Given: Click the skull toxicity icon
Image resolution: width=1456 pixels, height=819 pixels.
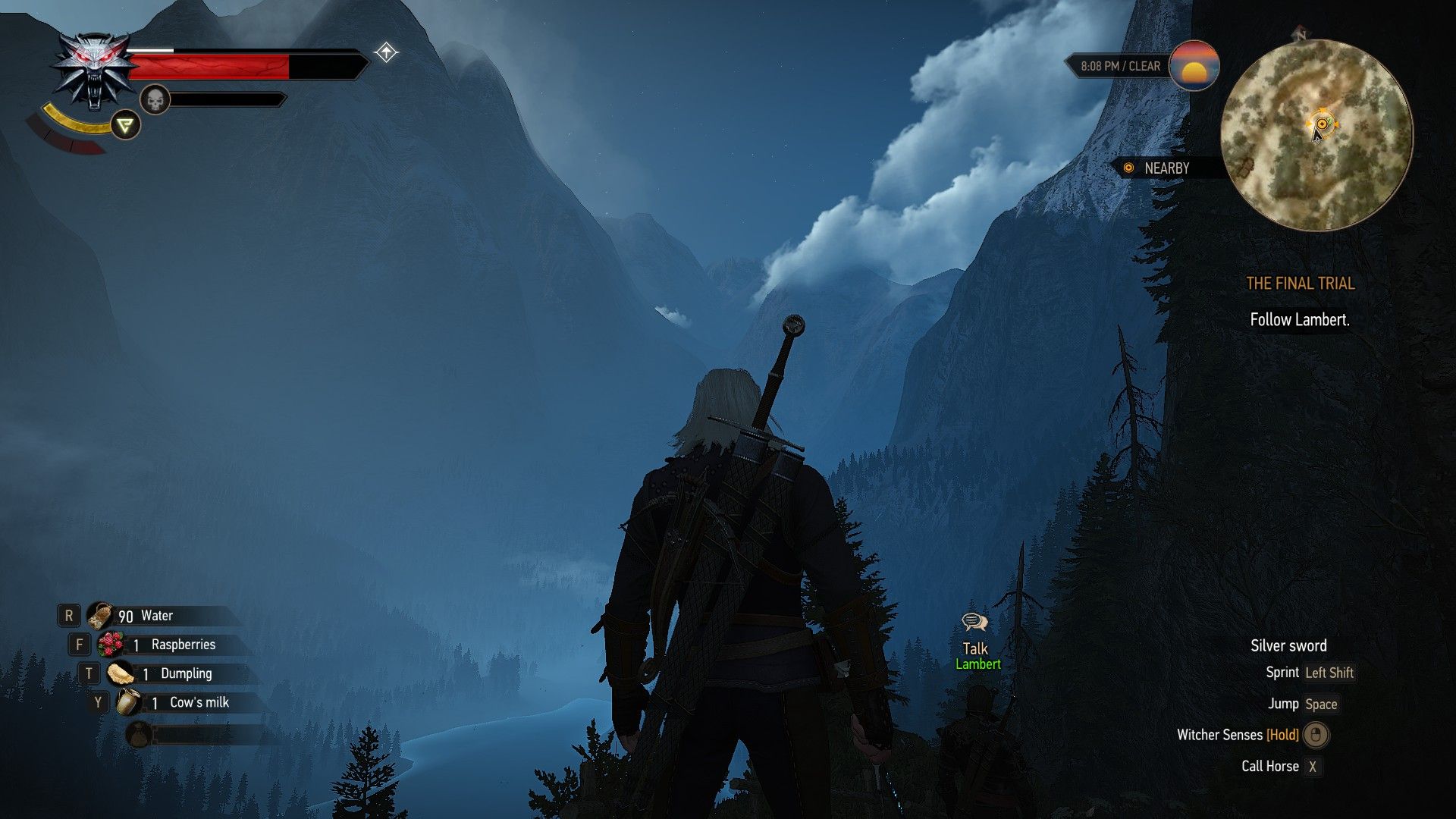Looking at the screenshot, I should [x=155, y=99].
